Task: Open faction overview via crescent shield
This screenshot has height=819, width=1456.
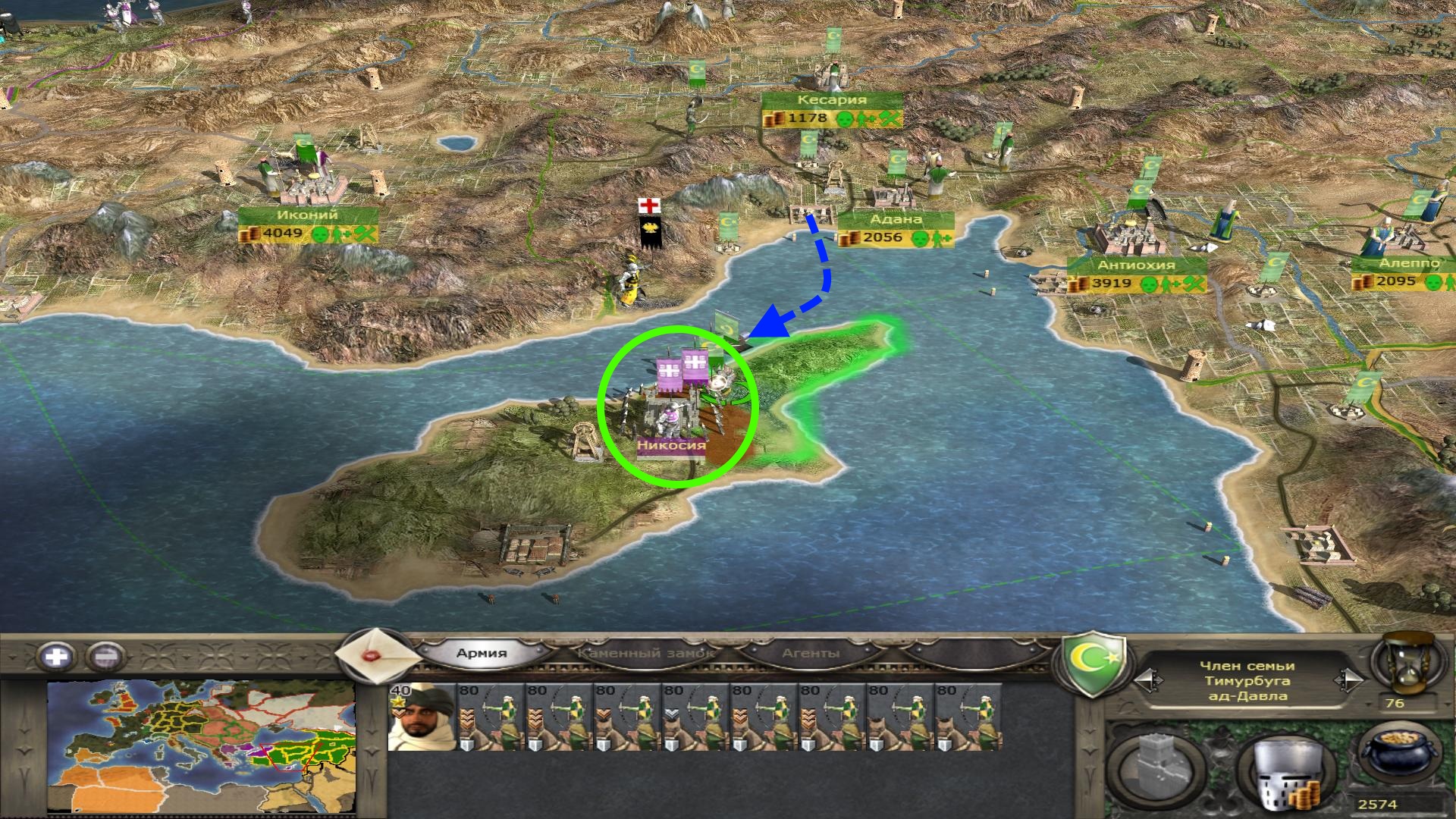Action: [1092, 665]
